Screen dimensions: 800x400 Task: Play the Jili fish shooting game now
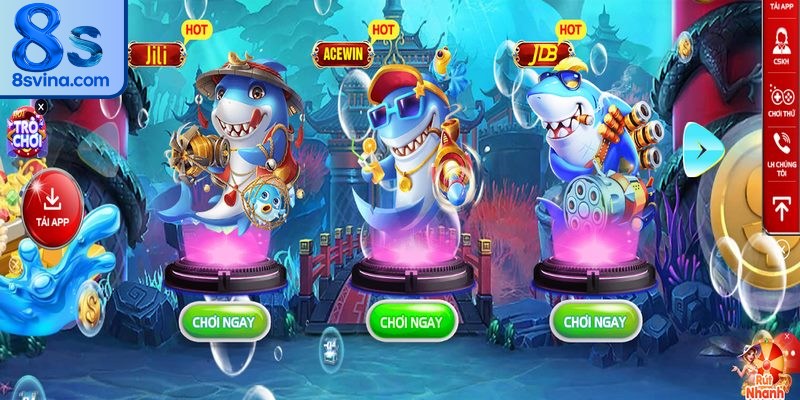coord(224,321)
